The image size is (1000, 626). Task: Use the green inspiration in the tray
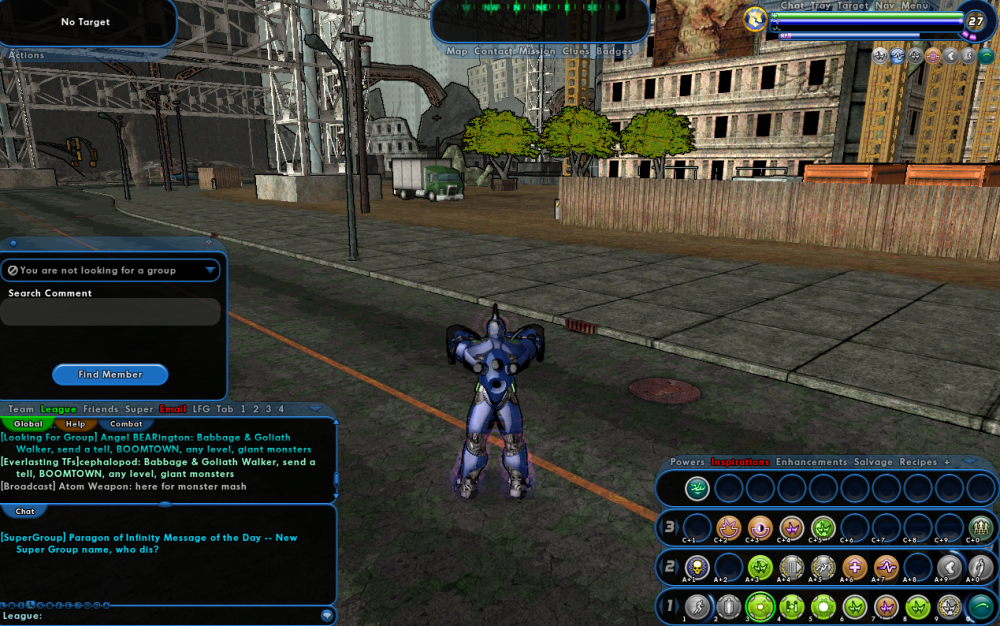pyautogui.click(x=697, y=488)
